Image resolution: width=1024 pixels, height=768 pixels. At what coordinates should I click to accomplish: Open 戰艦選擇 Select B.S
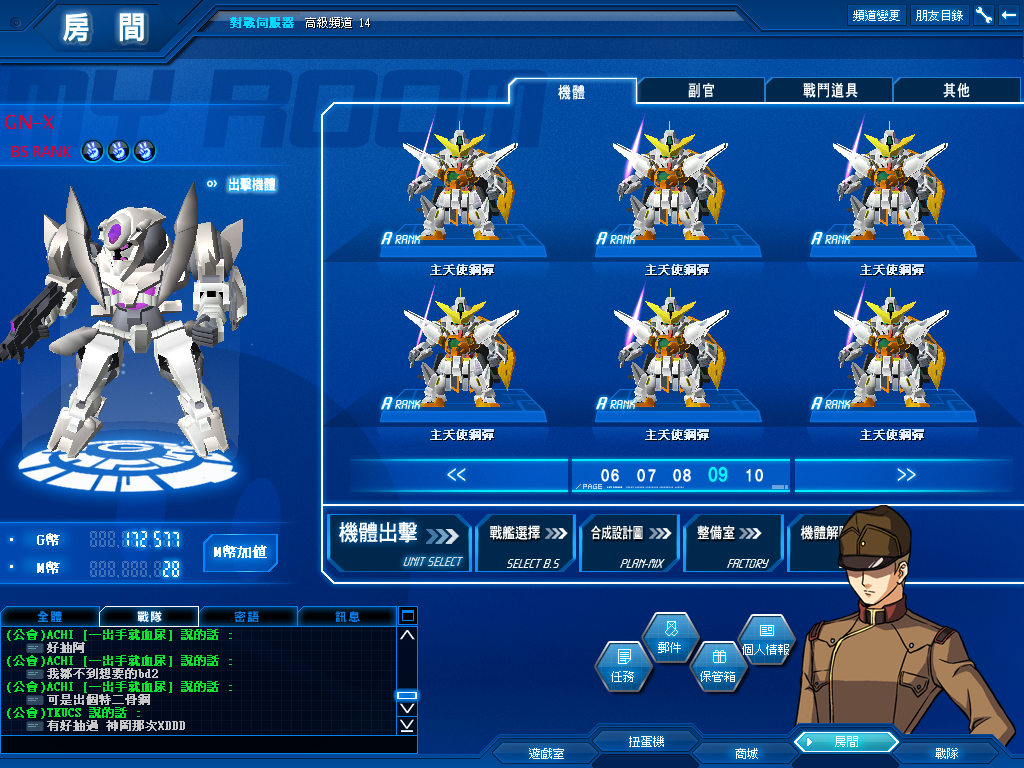point(526,543)
